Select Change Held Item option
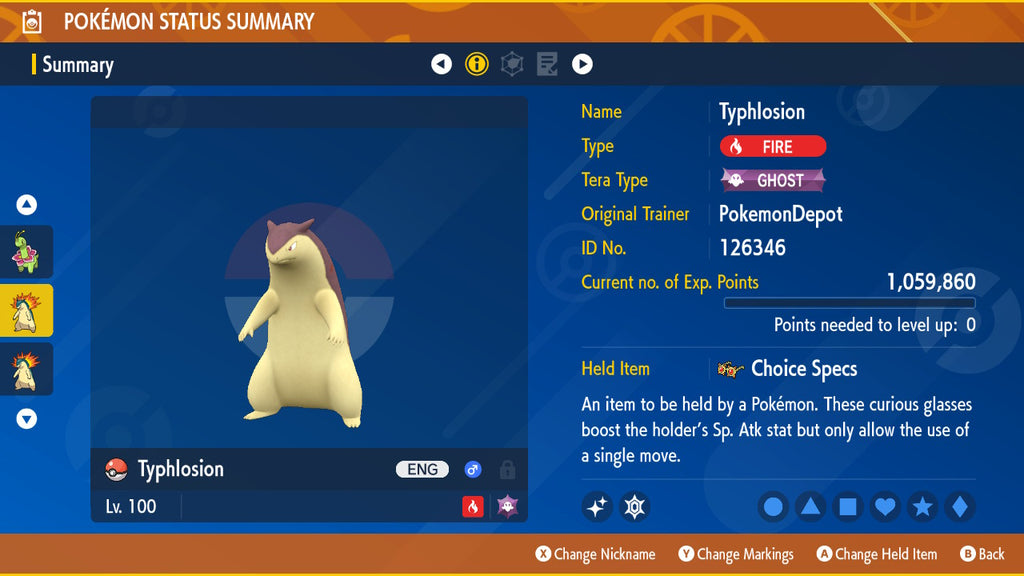The width and height of the screenshot is (1024, 576). [877, 554]
